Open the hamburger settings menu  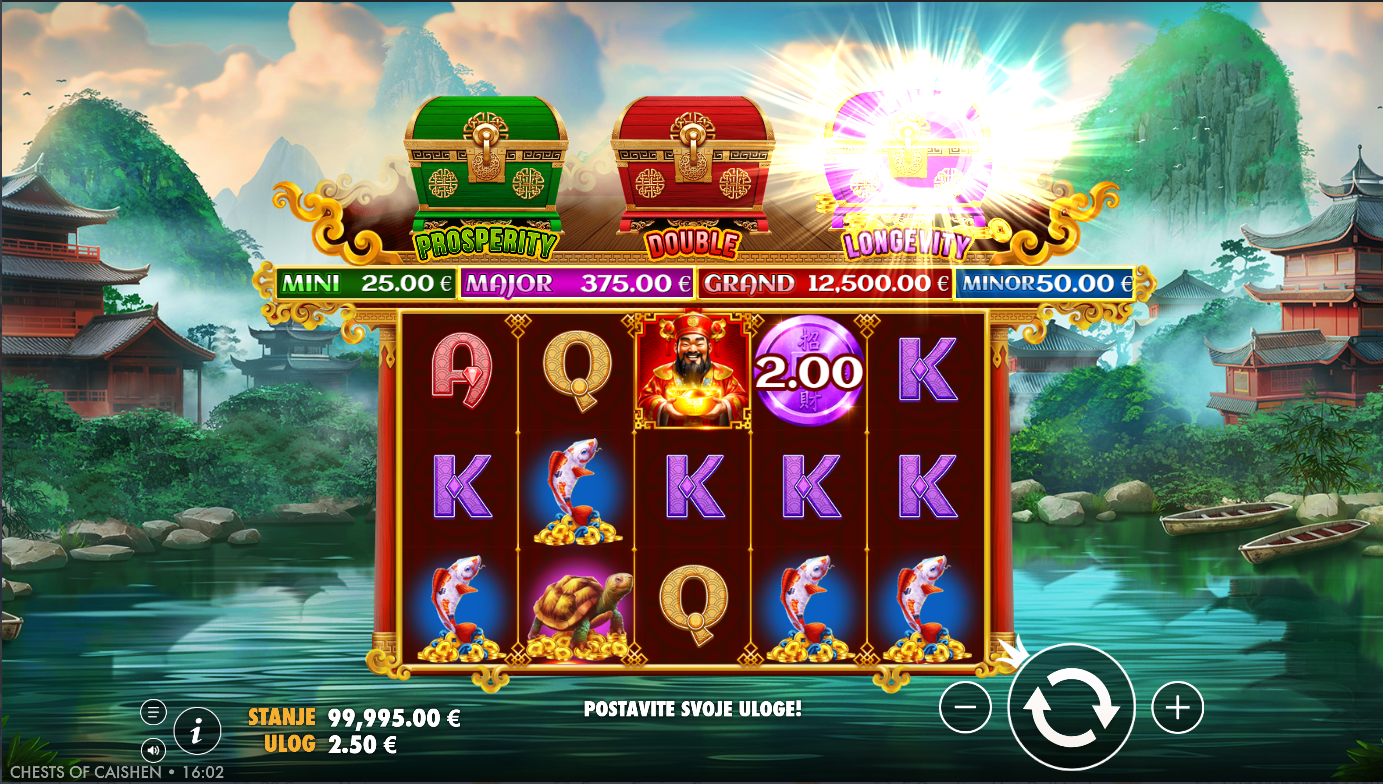(153, 712)
